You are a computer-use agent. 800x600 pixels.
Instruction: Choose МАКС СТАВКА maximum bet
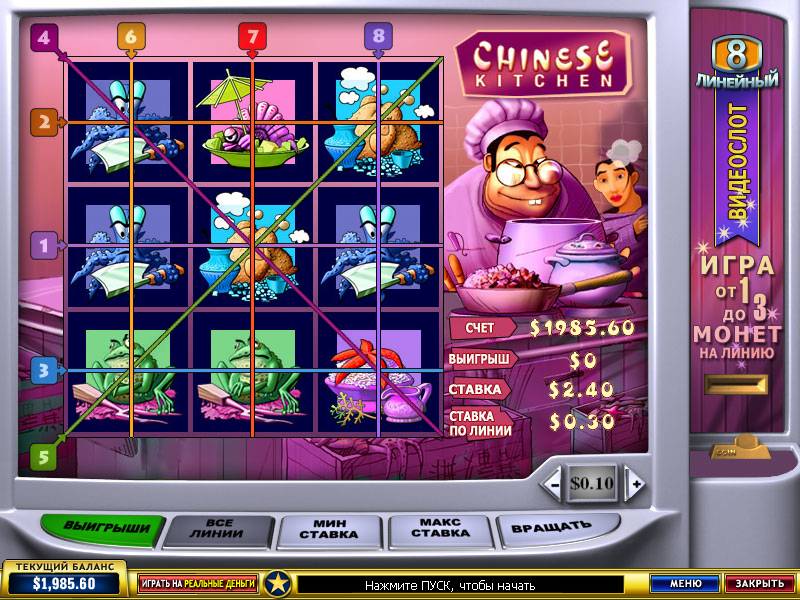point(442,527)
